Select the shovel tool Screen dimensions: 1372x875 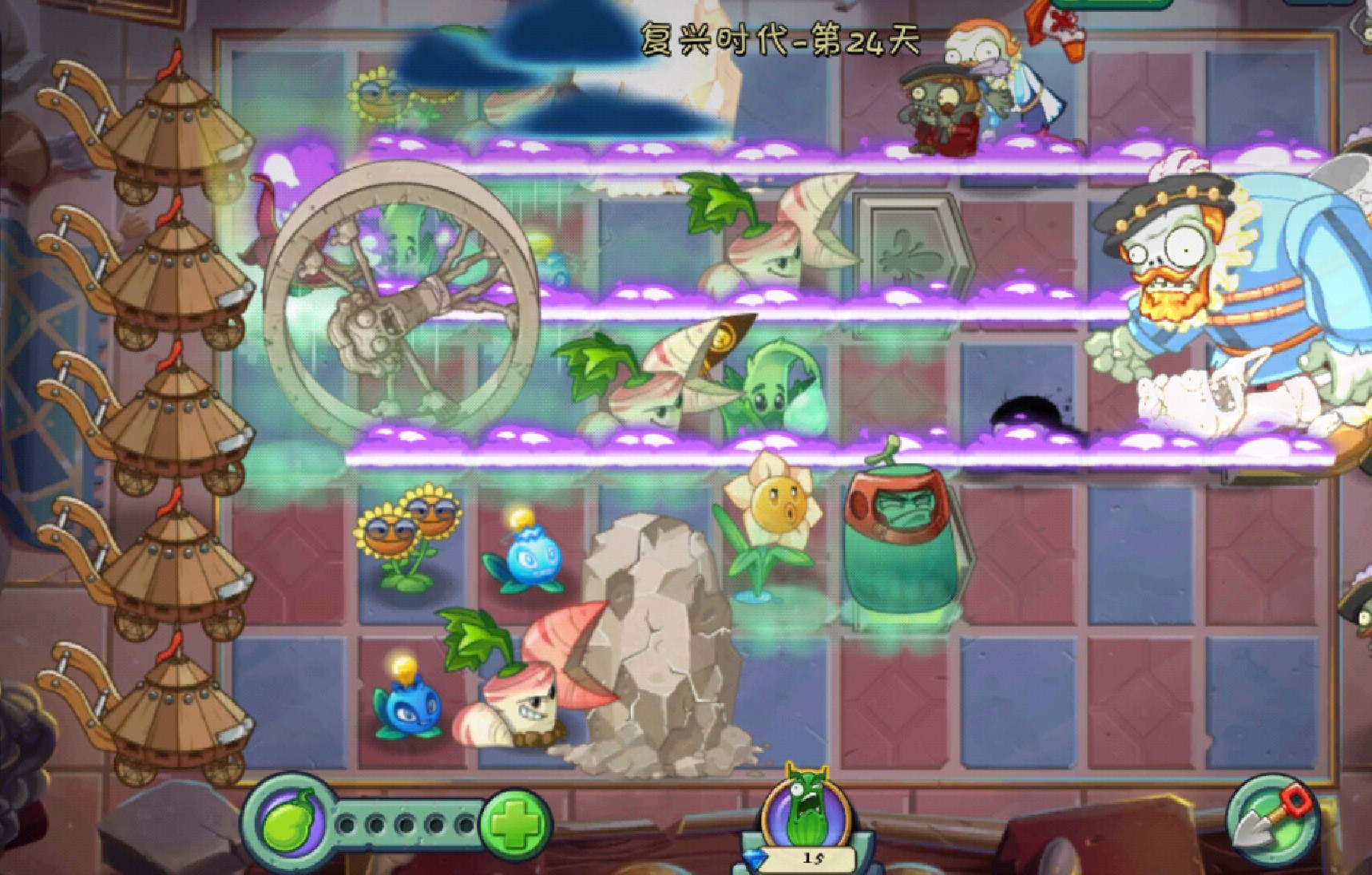click(1271, 822)
